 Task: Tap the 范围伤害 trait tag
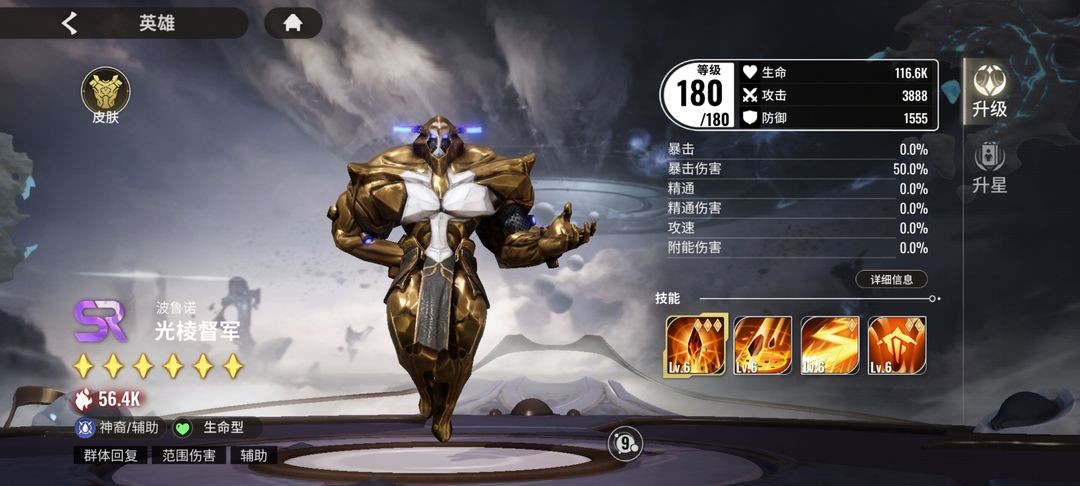pyautogui.click(x=189, y=456)
